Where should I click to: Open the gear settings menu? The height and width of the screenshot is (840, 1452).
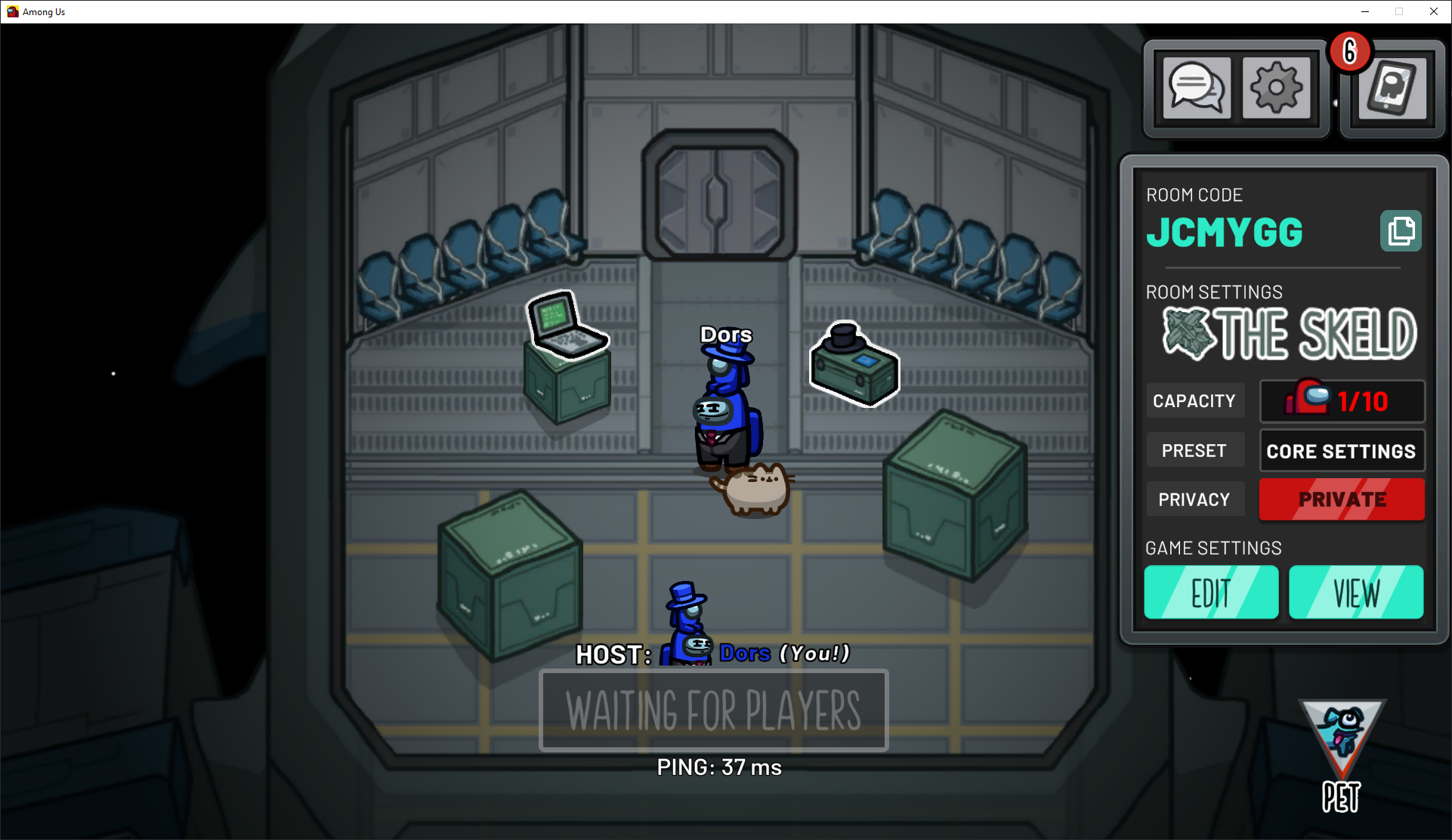point(1276,88)
